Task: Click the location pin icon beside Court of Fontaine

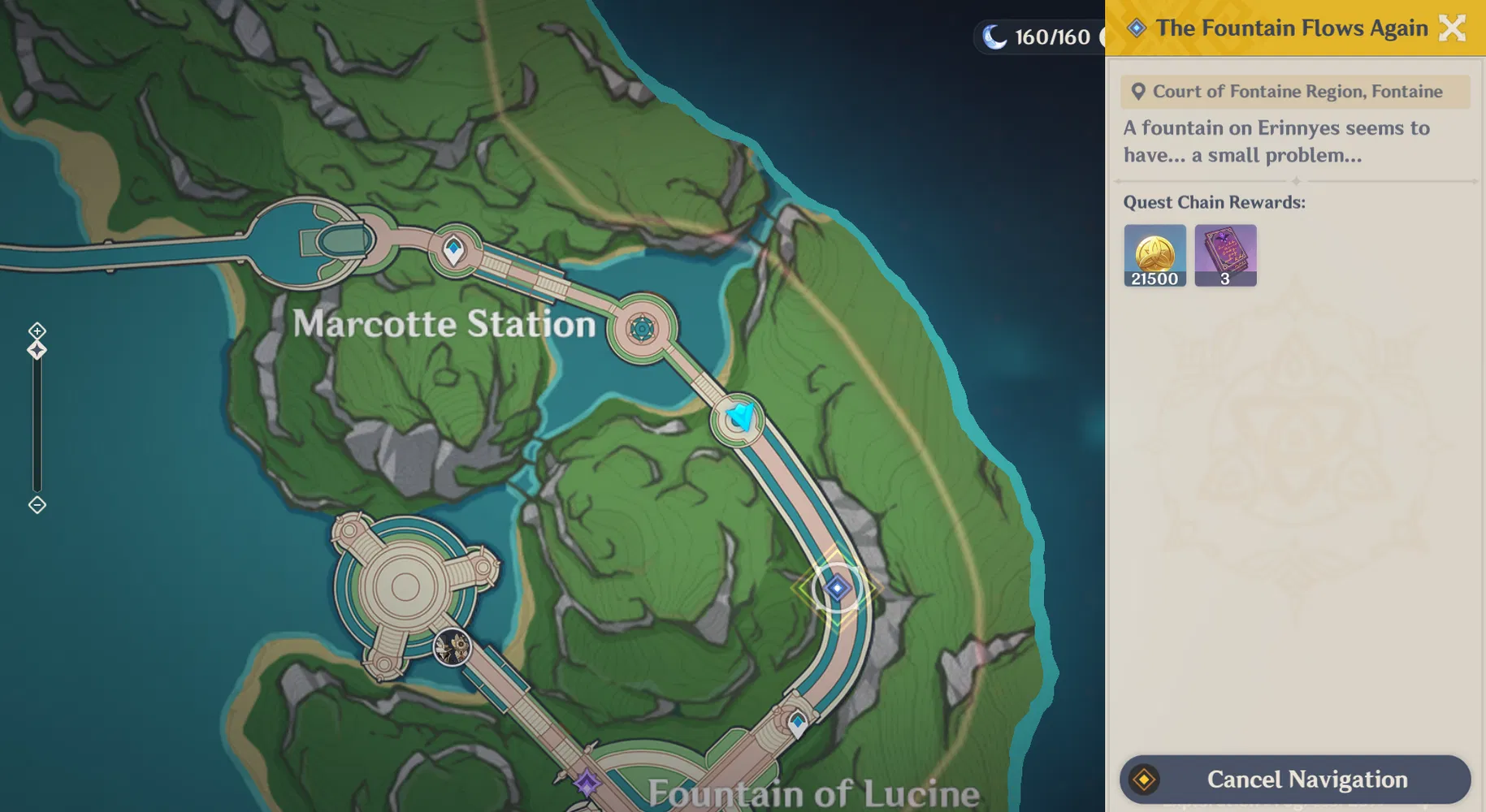Action: pos(1138,91)
